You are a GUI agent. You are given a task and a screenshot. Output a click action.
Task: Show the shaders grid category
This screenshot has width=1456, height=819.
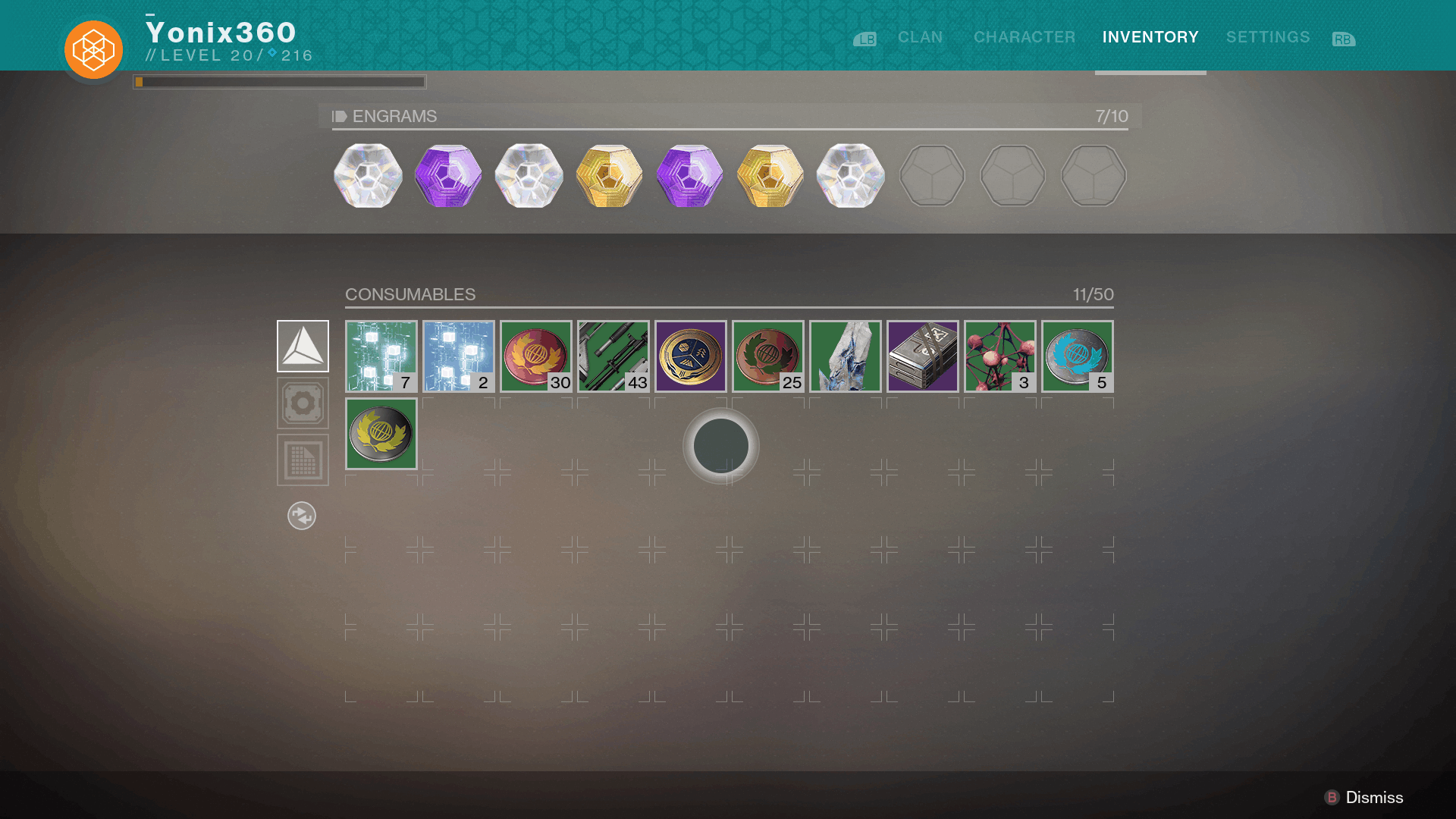[303, 460]
